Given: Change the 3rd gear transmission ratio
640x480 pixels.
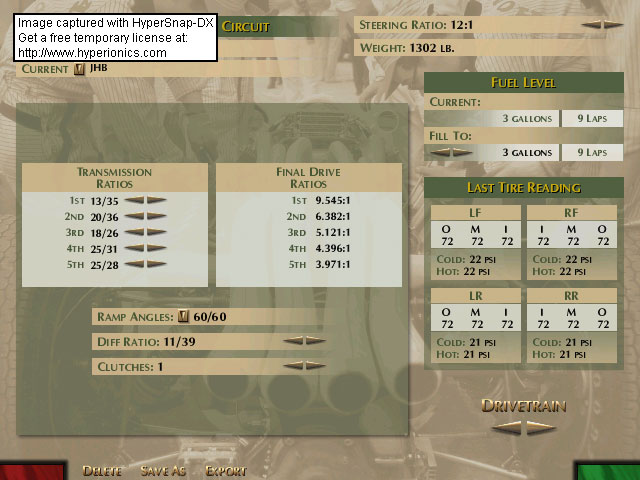Looking at the screenshot, I should (145, 232).
